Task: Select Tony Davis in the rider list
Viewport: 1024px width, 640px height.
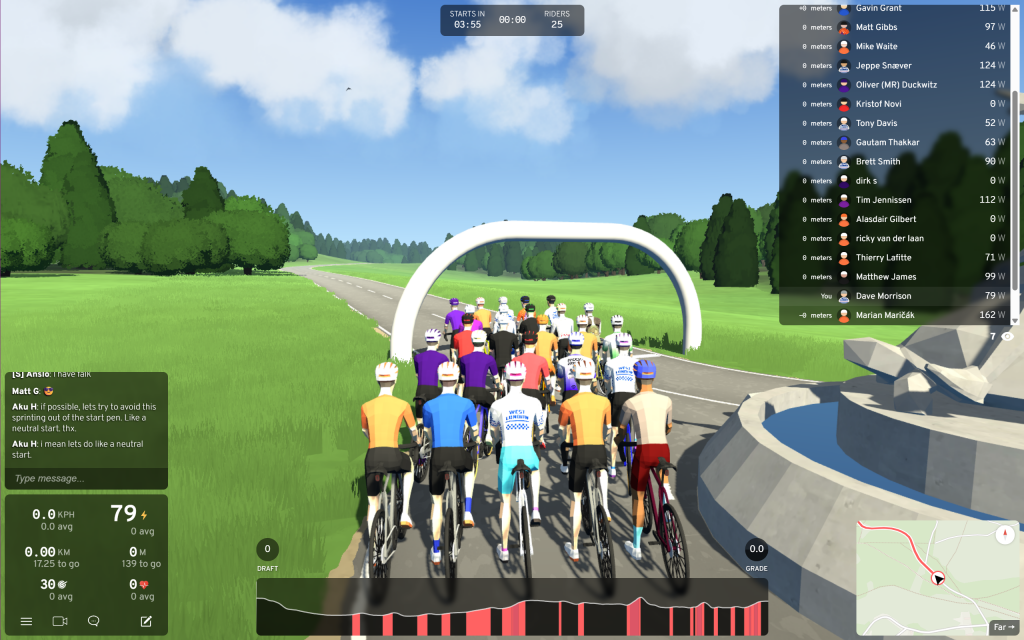Action: [900, 123]
